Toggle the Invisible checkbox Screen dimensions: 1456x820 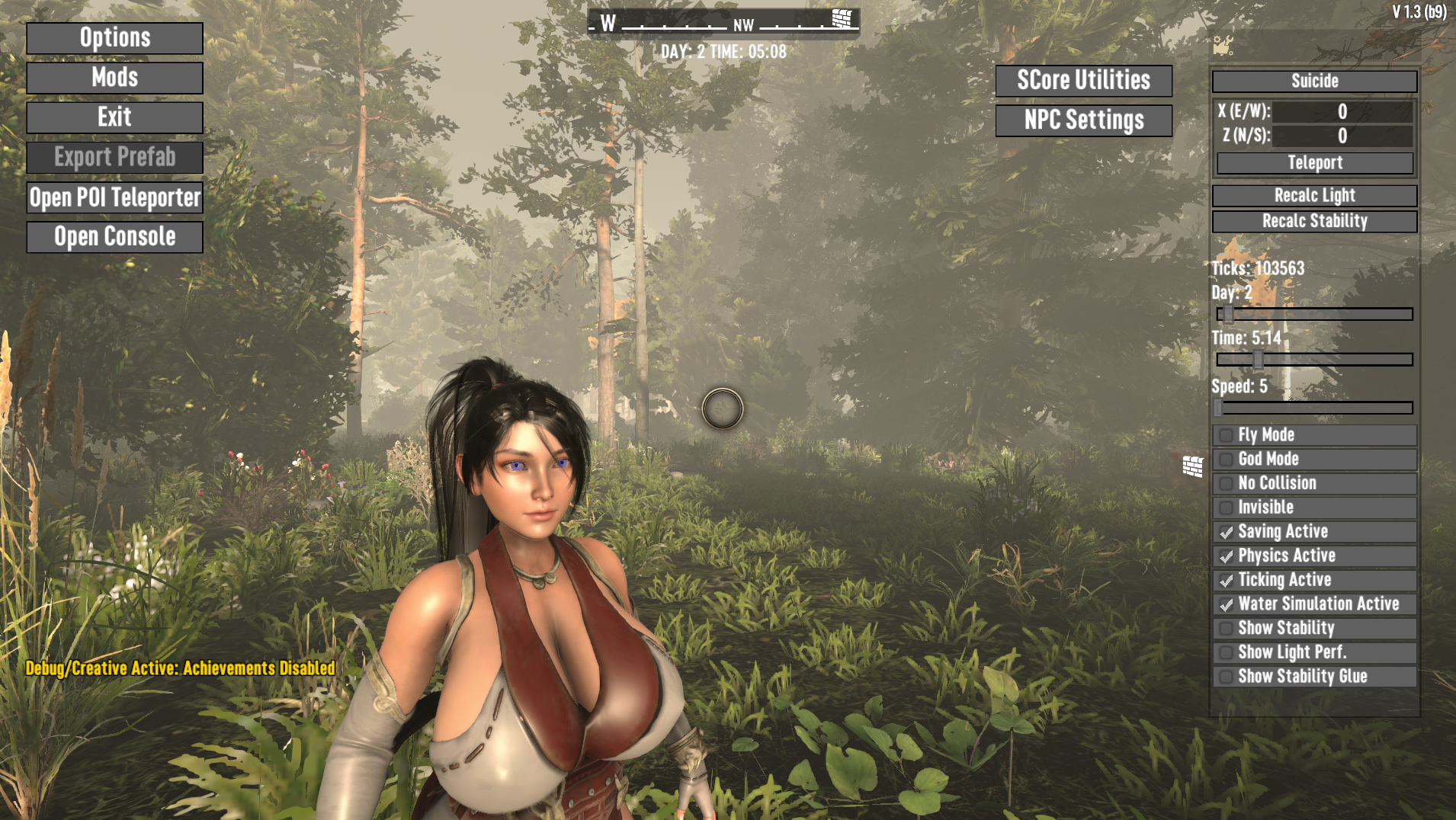[x=1227, y=508]
